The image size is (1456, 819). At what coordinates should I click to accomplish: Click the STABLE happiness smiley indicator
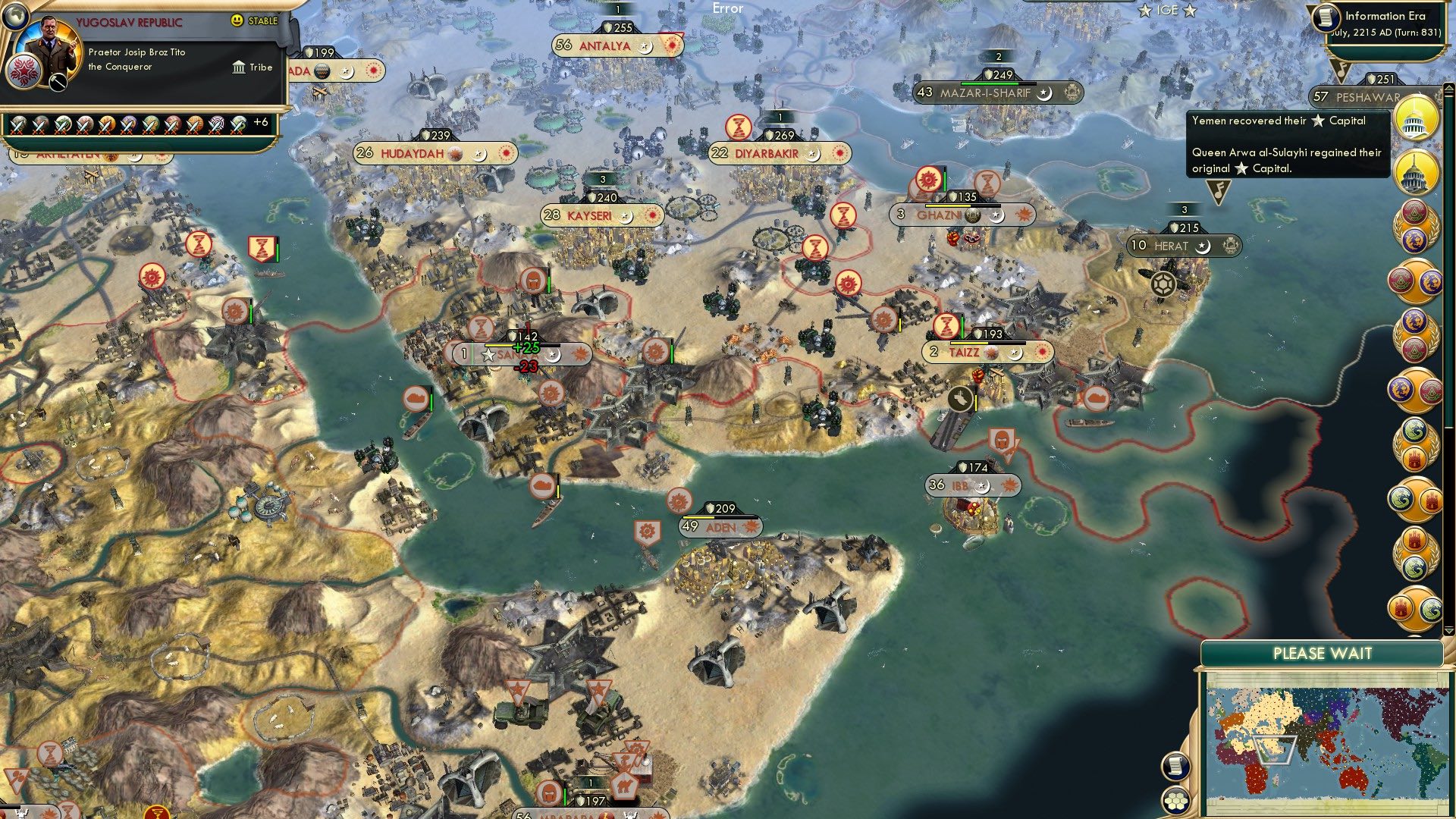coord(238,20)
